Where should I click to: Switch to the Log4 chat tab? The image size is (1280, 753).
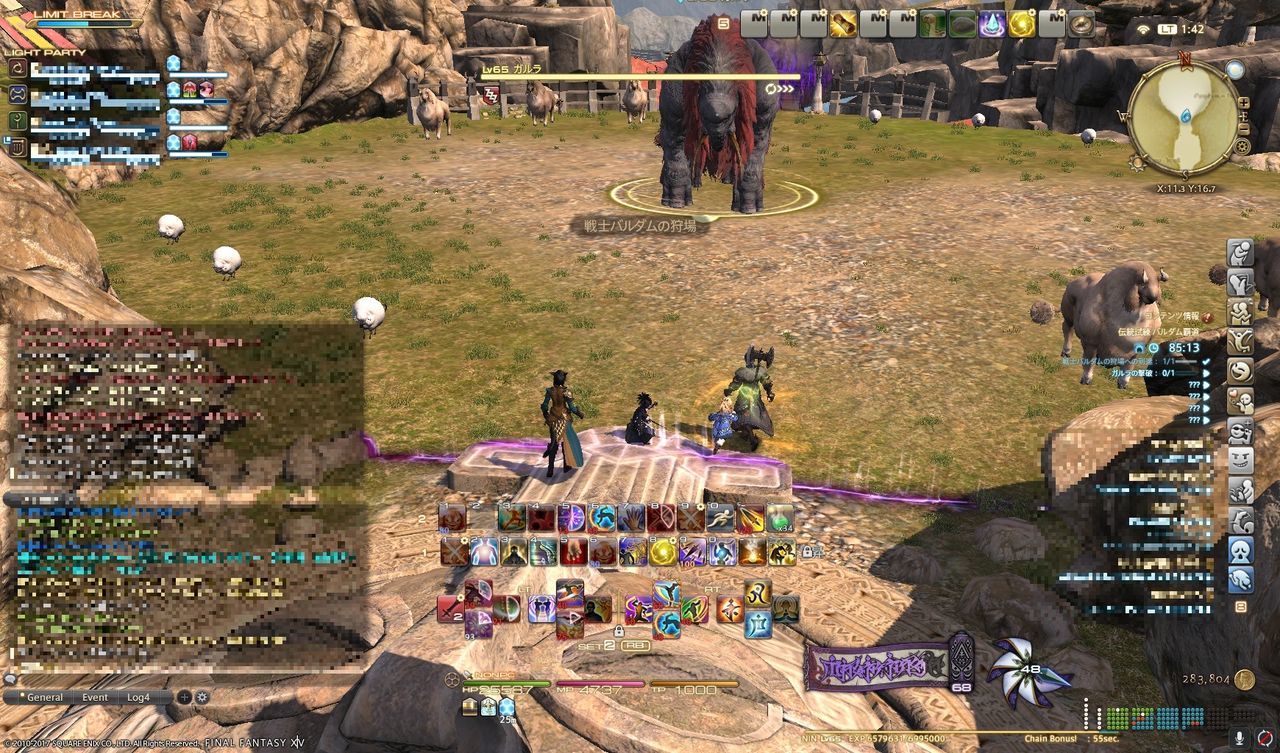138,697
